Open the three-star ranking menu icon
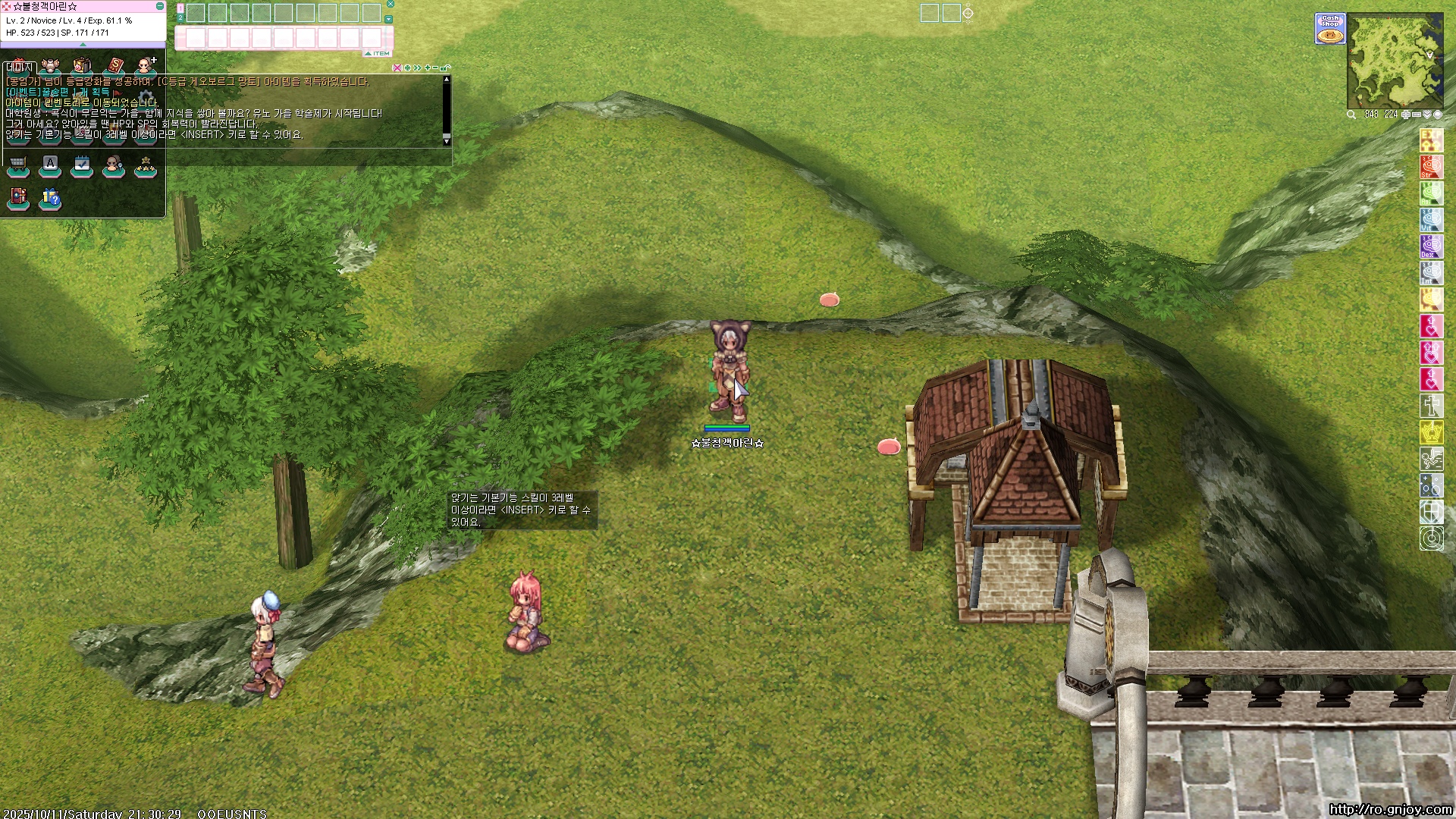This screenshot has width=1456, height=819. (x=145, y=165)
